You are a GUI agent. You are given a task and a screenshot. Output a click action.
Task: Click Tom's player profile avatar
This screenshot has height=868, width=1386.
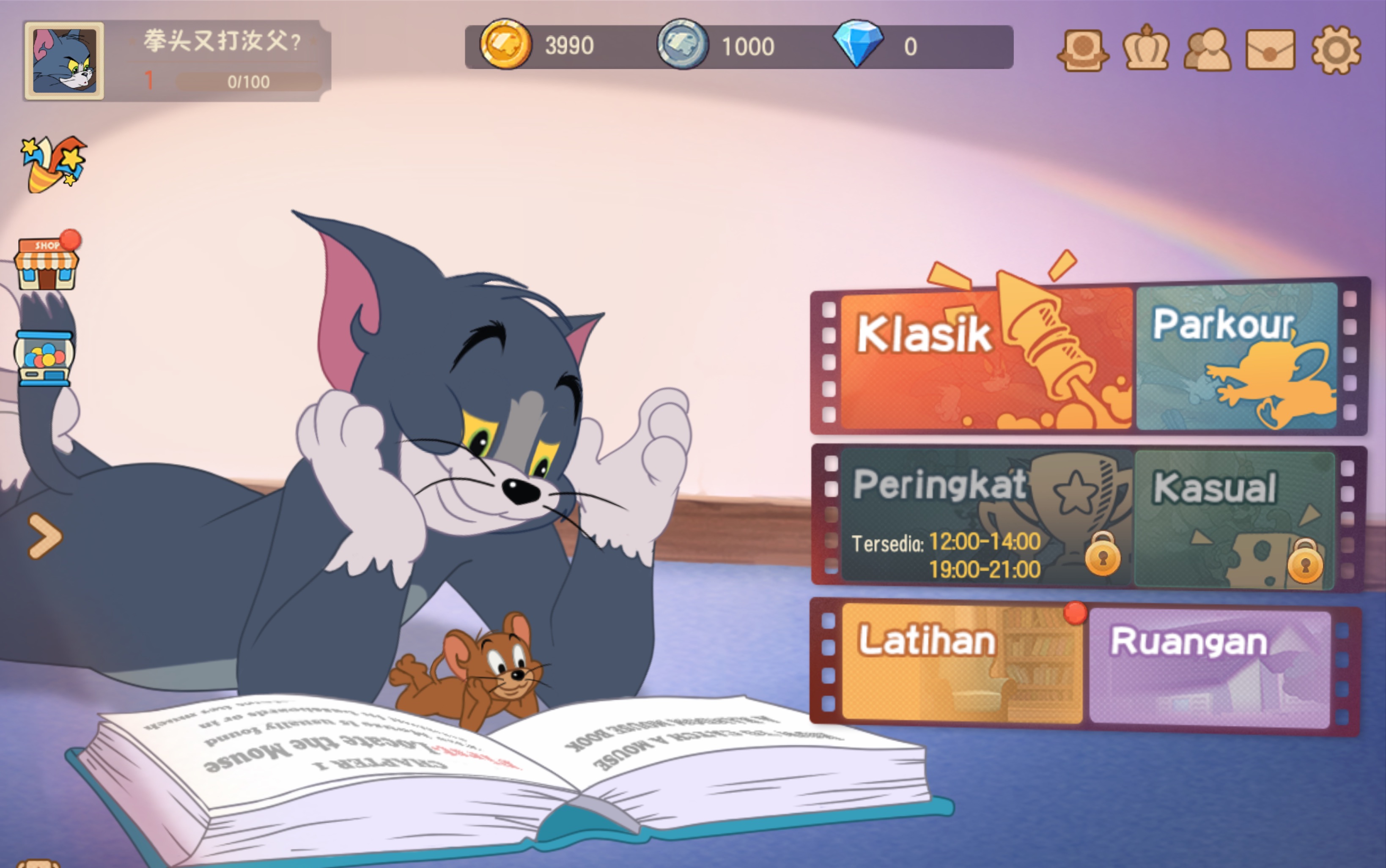click(64, 61)
